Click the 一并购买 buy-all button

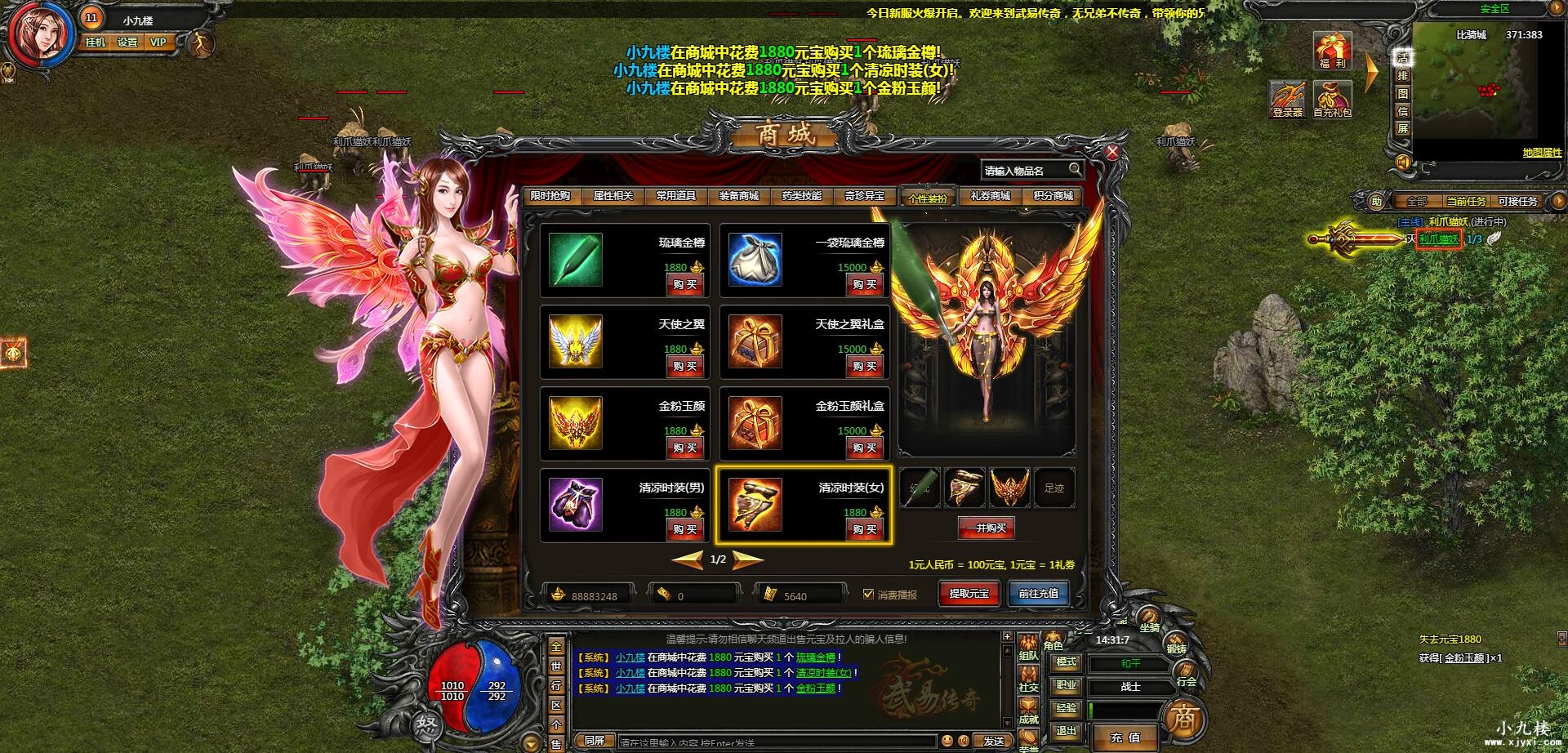[985, 528]
